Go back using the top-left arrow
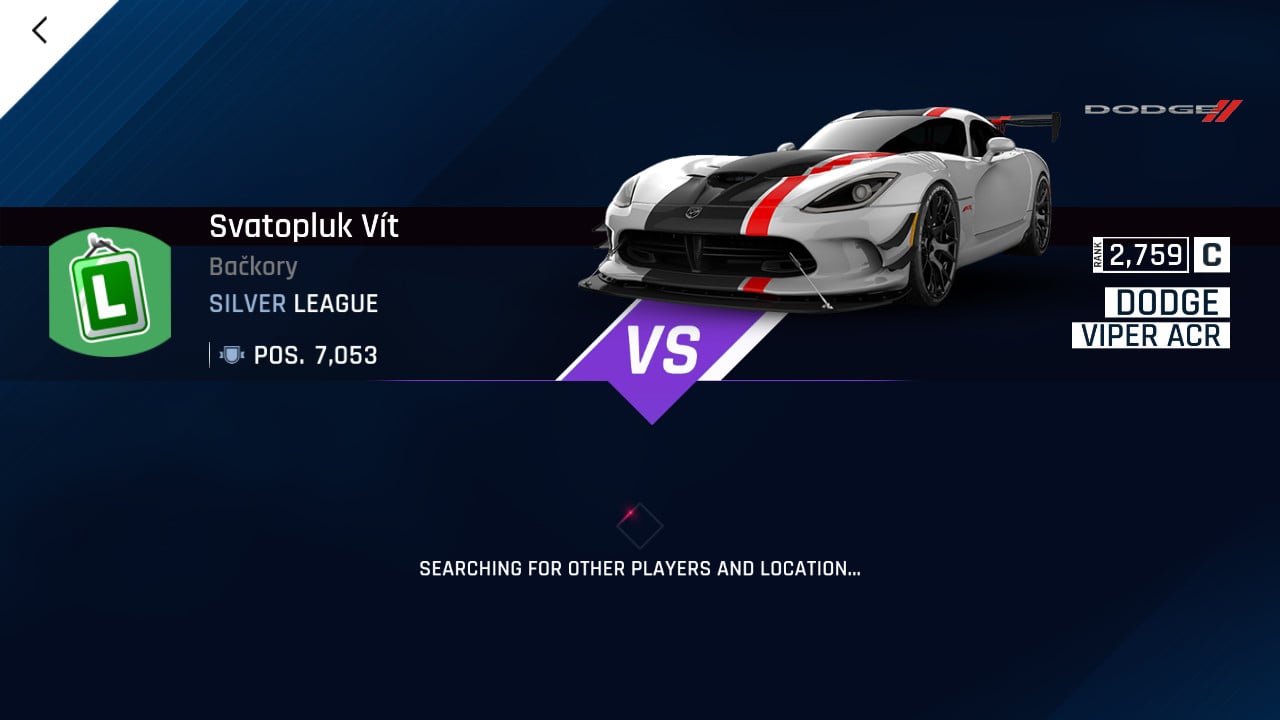 click(x=40, y=31)
